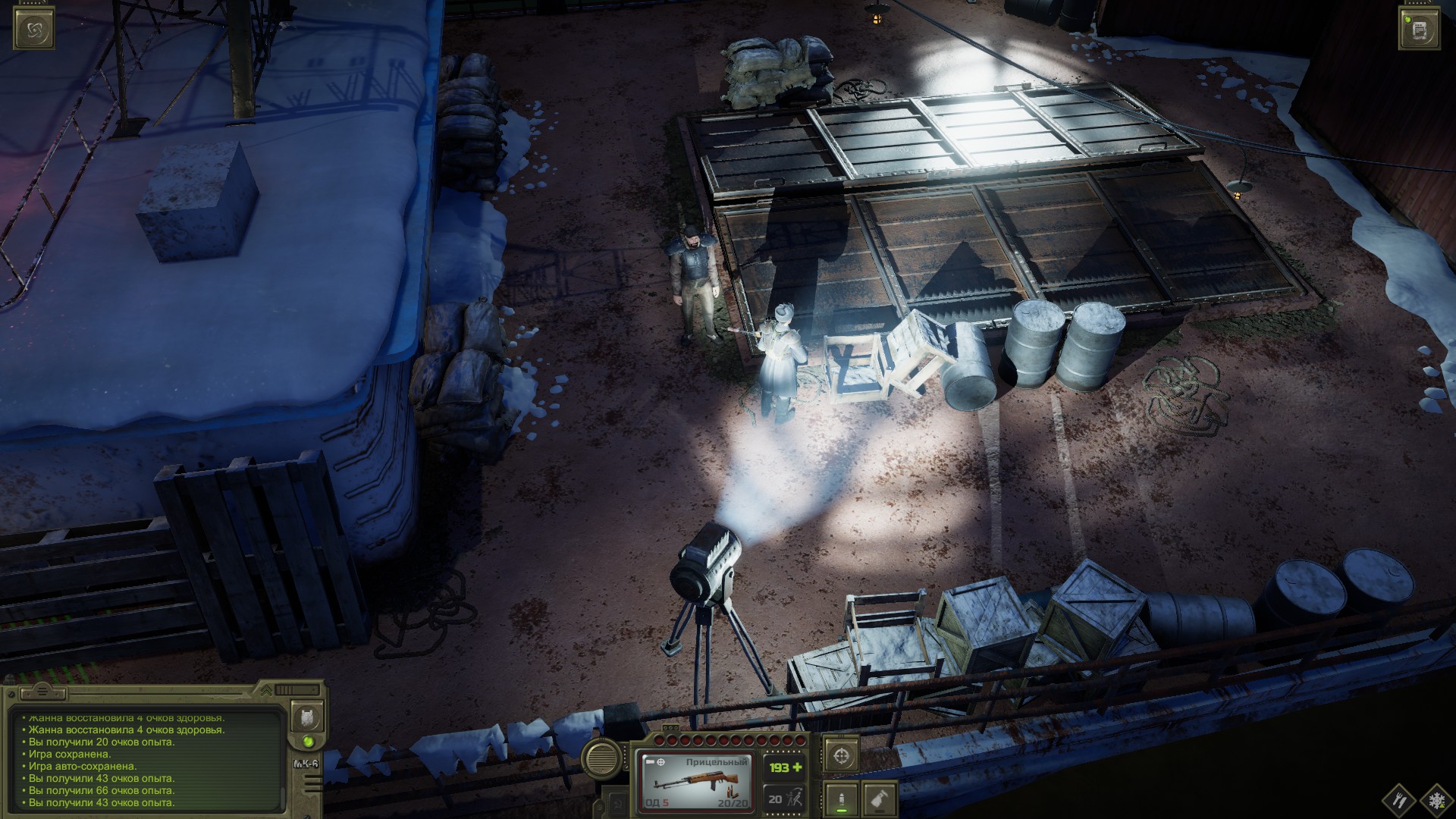1456x819 pixels.
Task: Open the device icon in the top-right corner
Action: (1420, 30)
